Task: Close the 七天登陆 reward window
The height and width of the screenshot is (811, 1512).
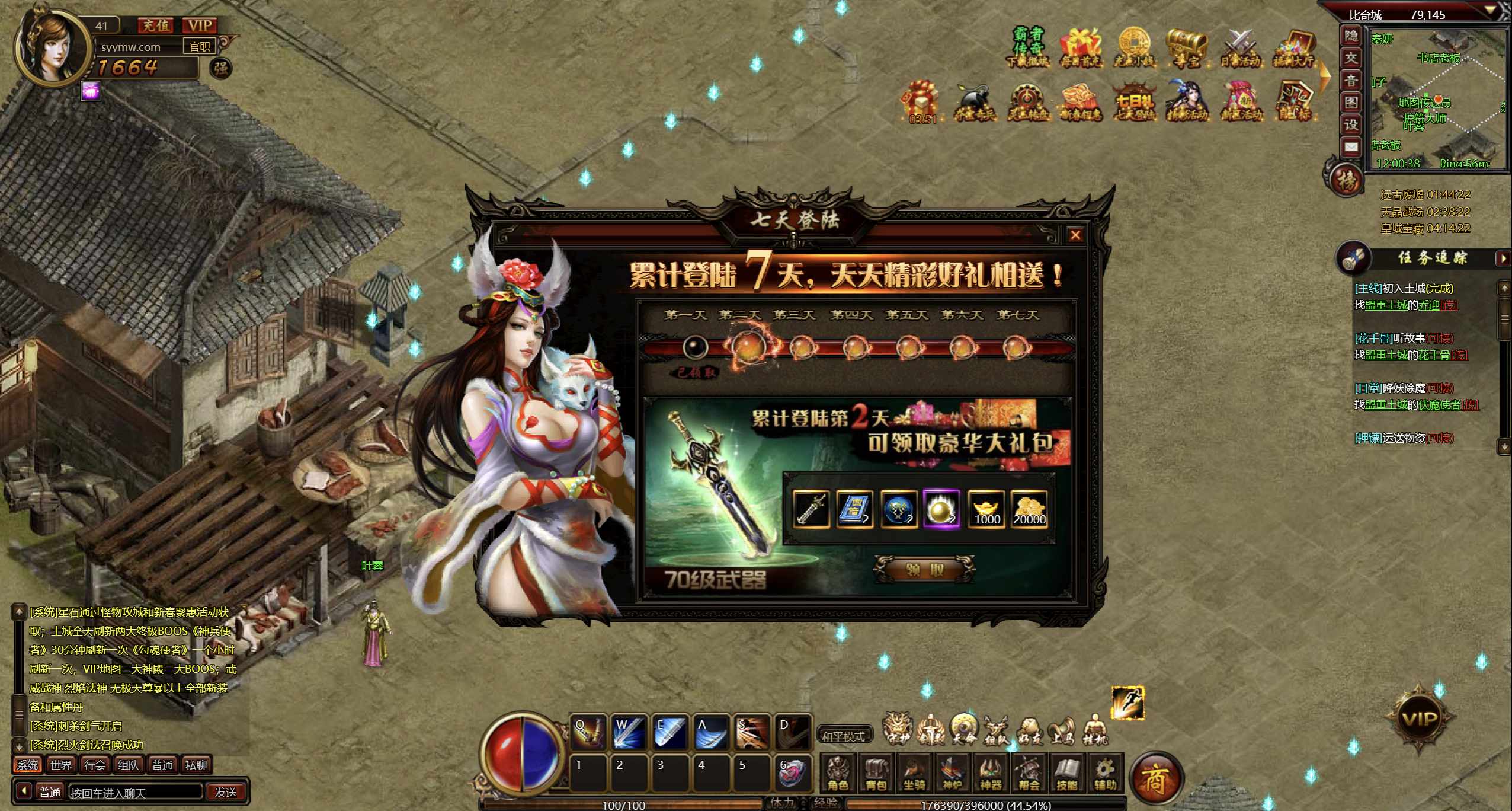Action: pos(1075,235)
